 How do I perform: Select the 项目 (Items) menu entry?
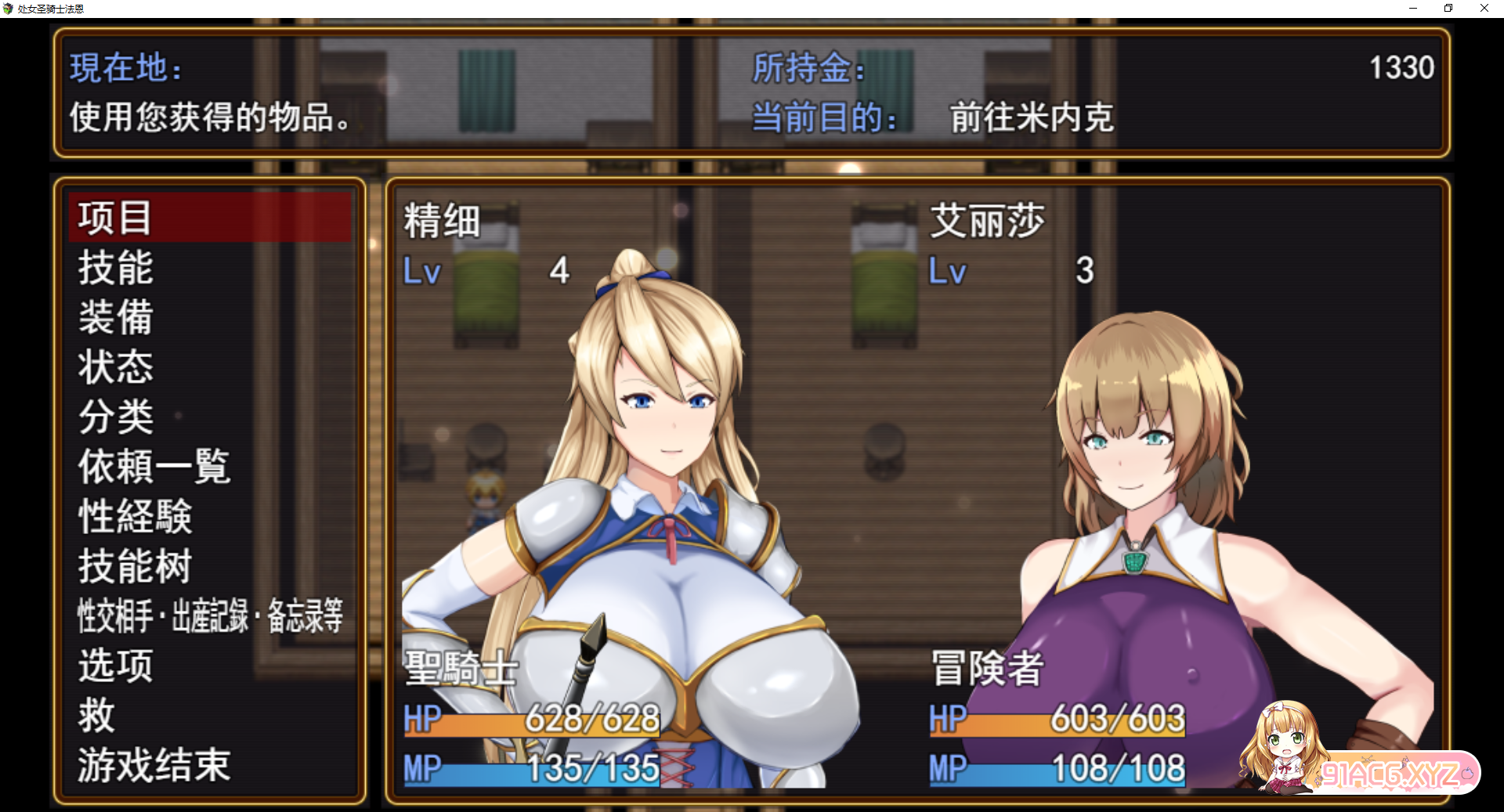pos(114,218)
